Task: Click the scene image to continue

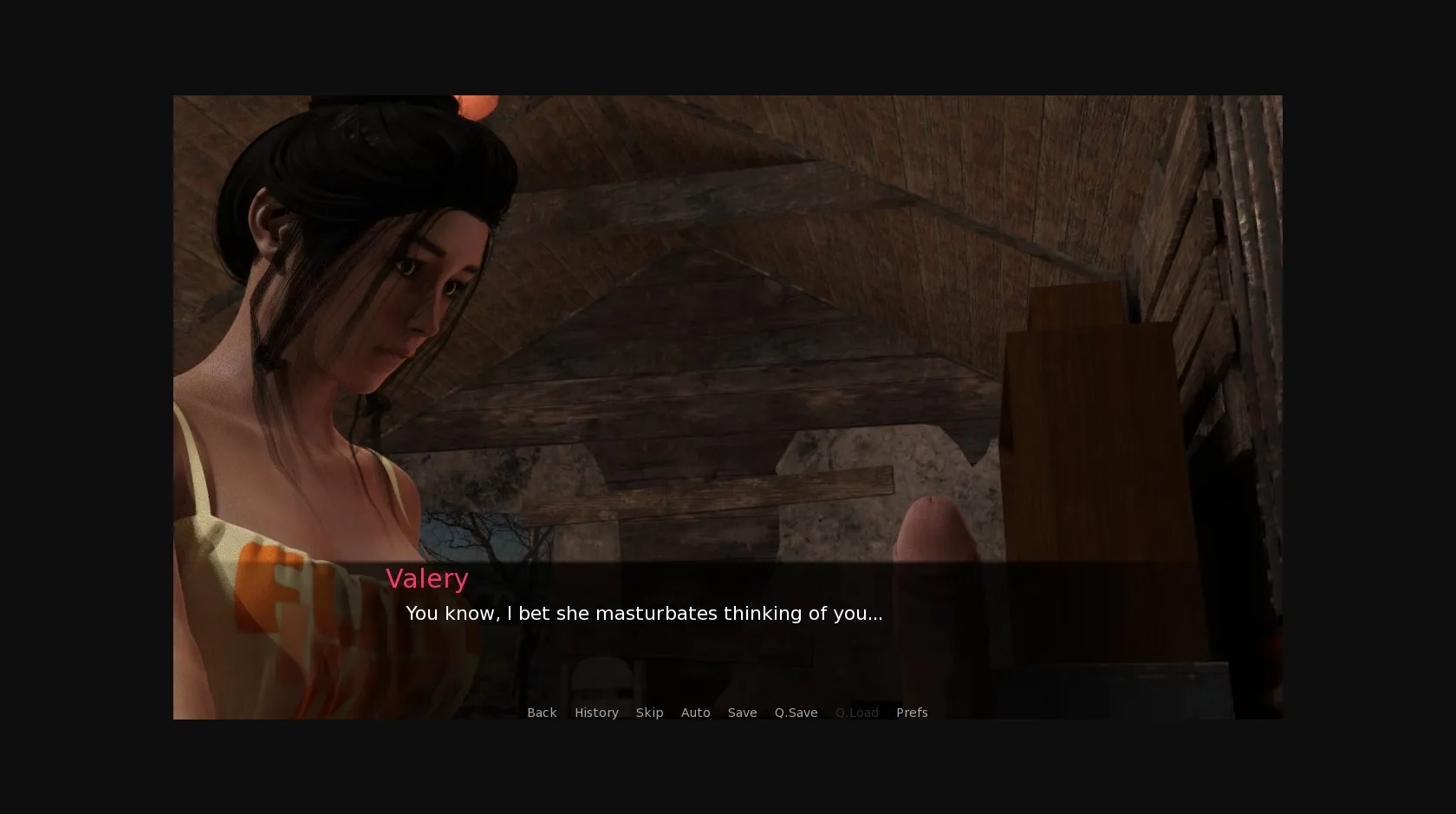Action: tap(728, 347)
